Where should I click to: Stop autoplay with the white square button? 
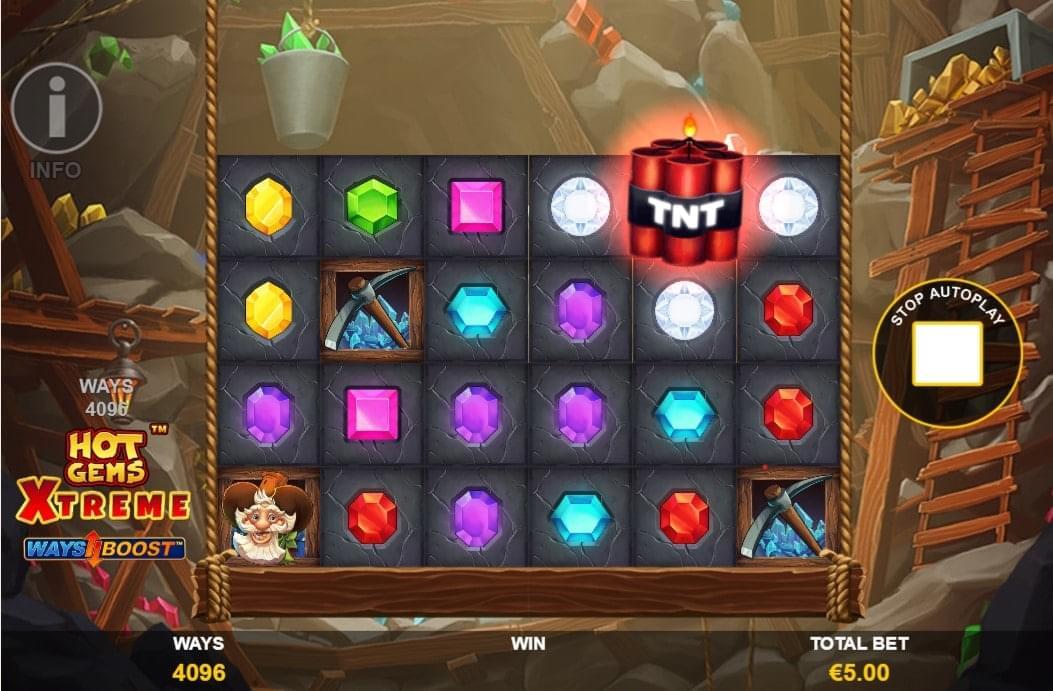(946, 353)
